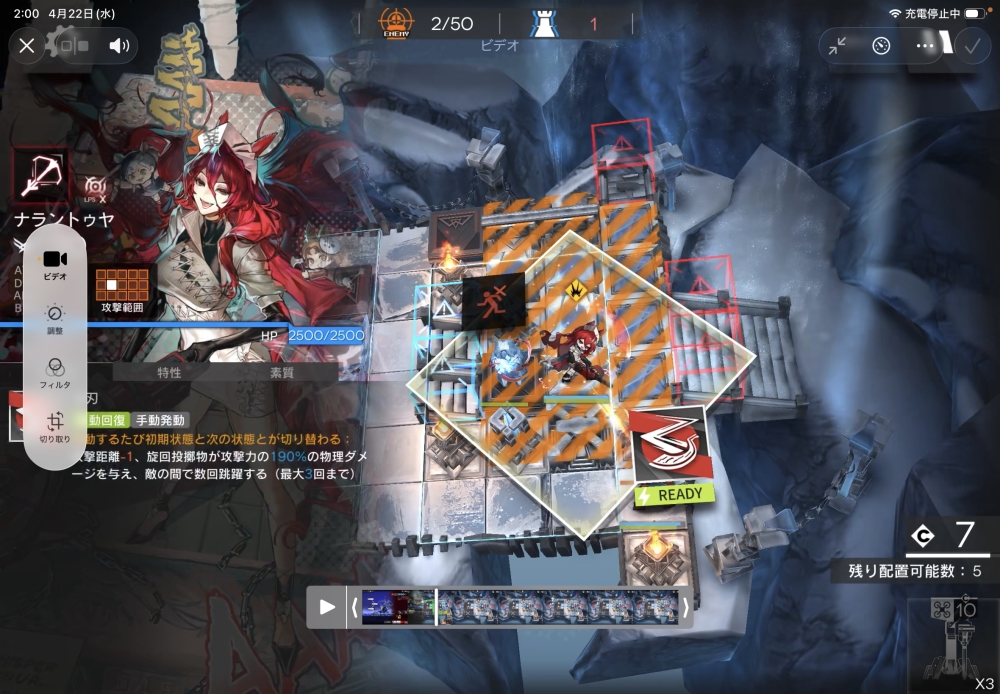Play the video from the timeline play button
1000x694 pixels.
click(327, 606)
